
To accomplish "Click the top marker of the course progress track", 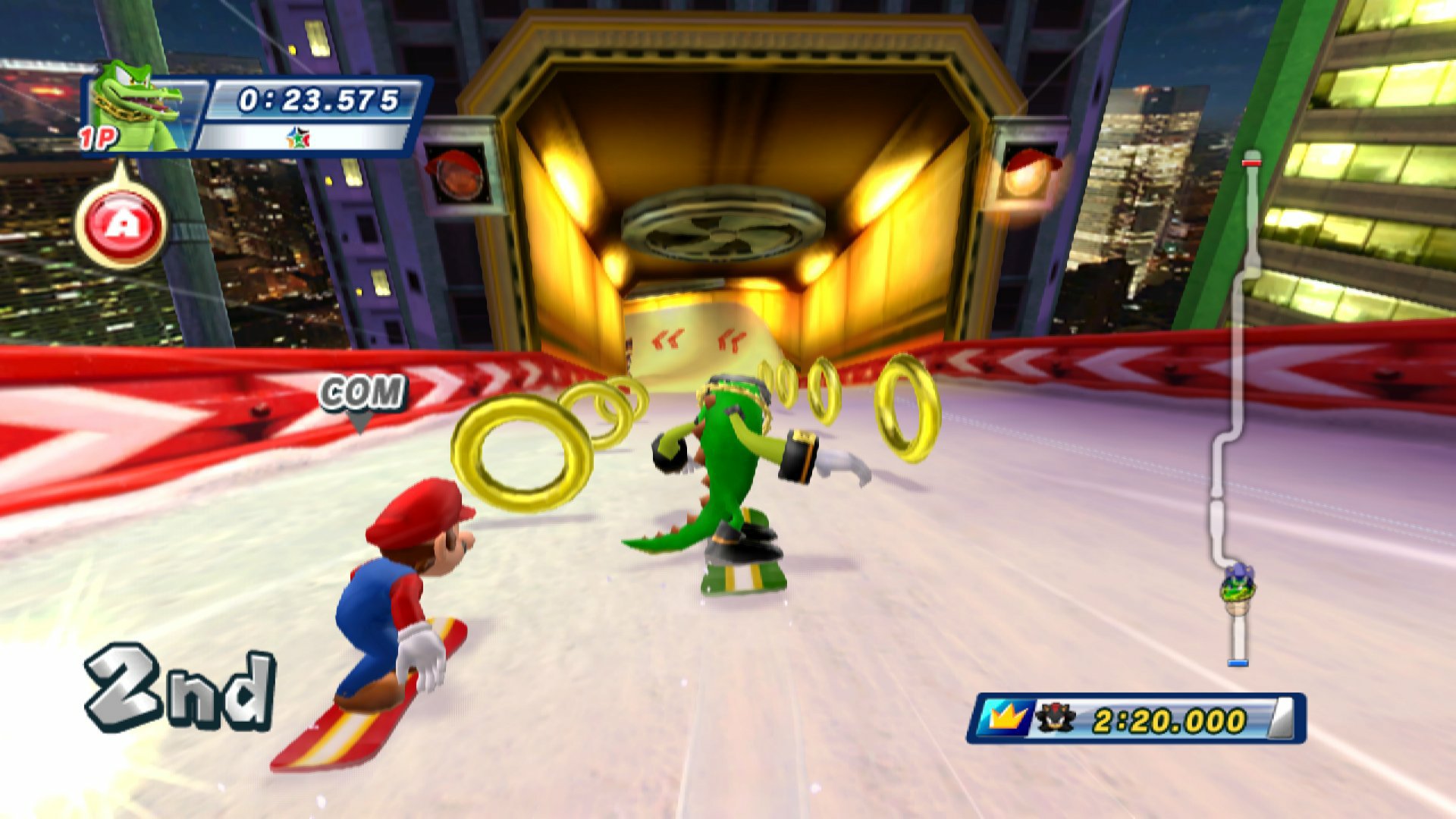I will point(1253,162).
